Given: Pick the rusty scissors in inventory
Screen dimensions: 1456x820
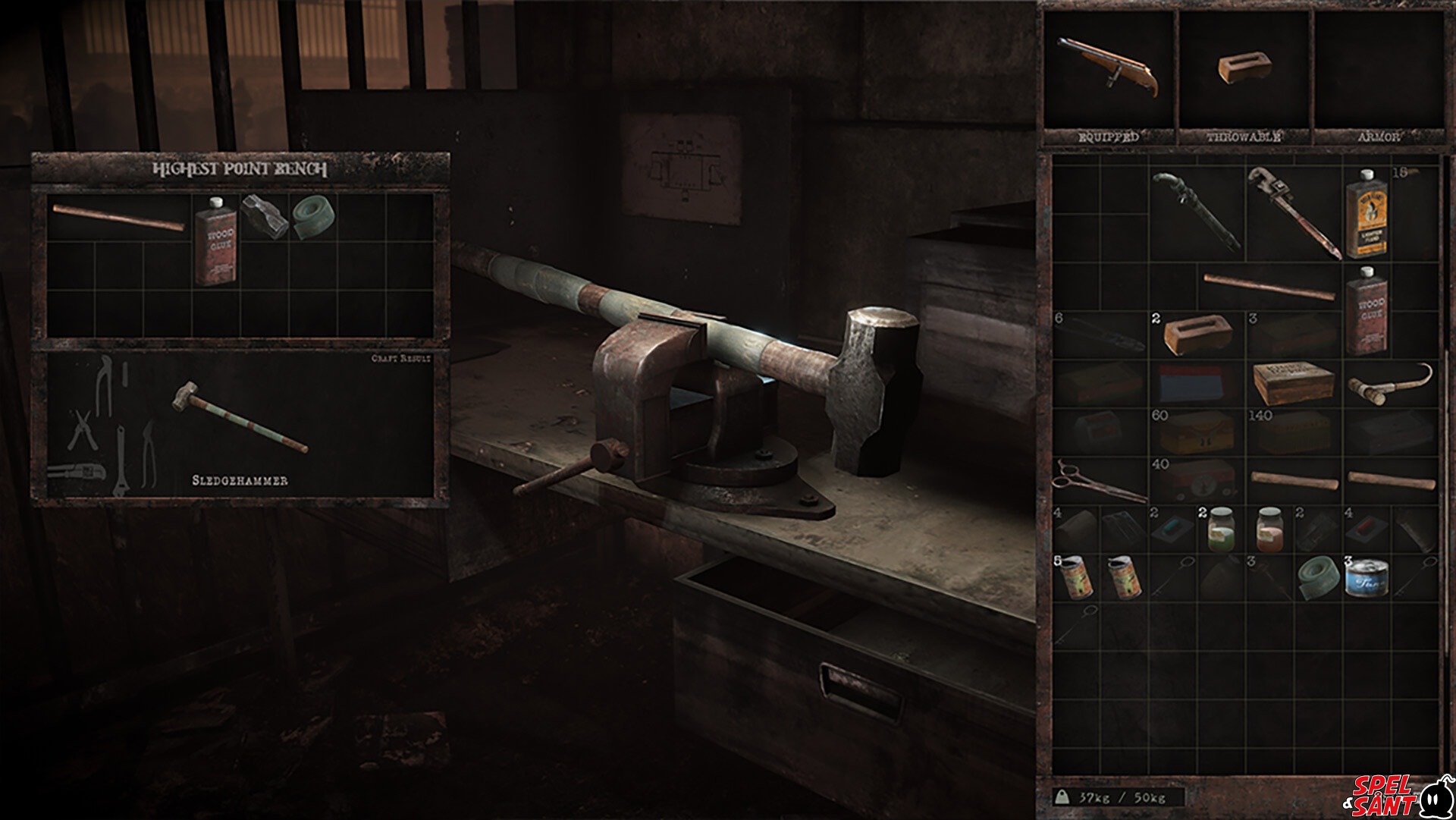Looking at the screenshot, I should tap(1099, 480).
